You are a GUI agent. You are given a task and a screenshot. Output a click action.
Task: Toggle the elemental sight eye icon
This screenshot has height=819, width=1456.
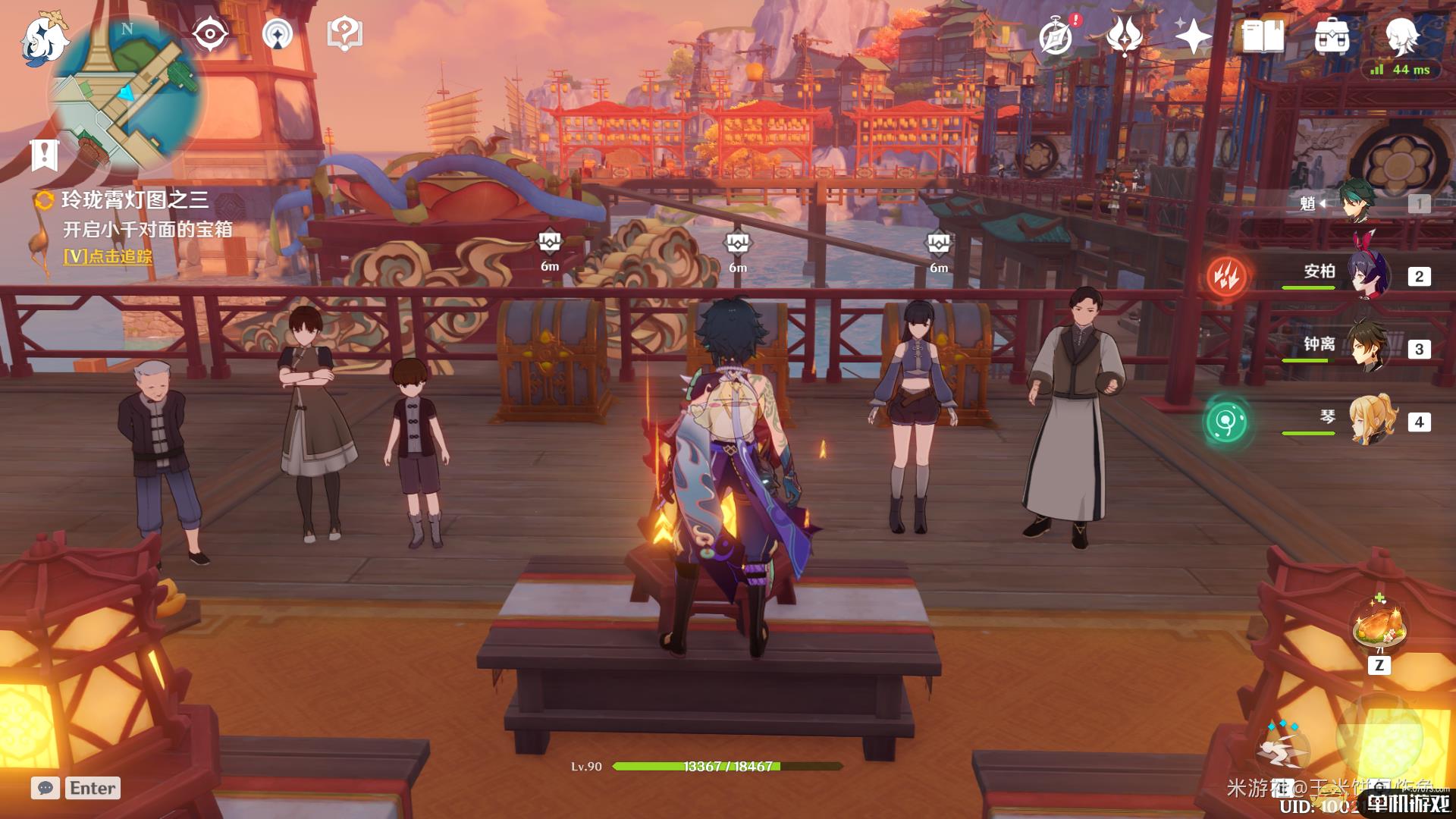210,34
